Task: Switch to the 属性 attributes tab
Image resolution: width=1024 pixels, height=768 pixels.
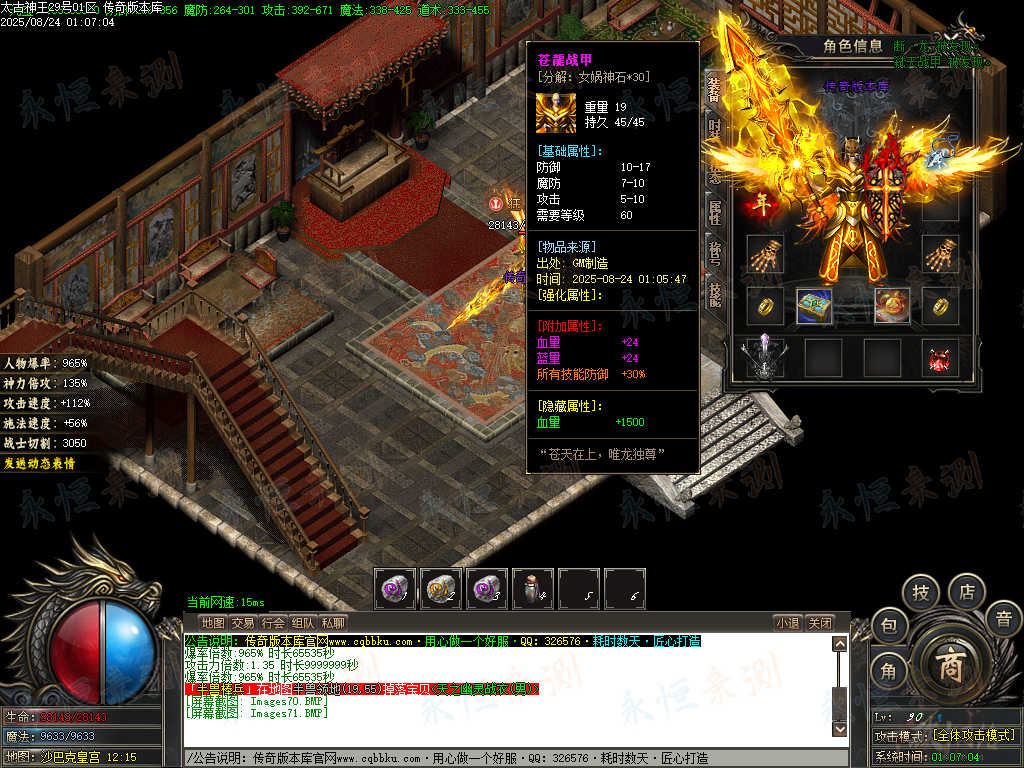Action: click(x=714, y=211)
